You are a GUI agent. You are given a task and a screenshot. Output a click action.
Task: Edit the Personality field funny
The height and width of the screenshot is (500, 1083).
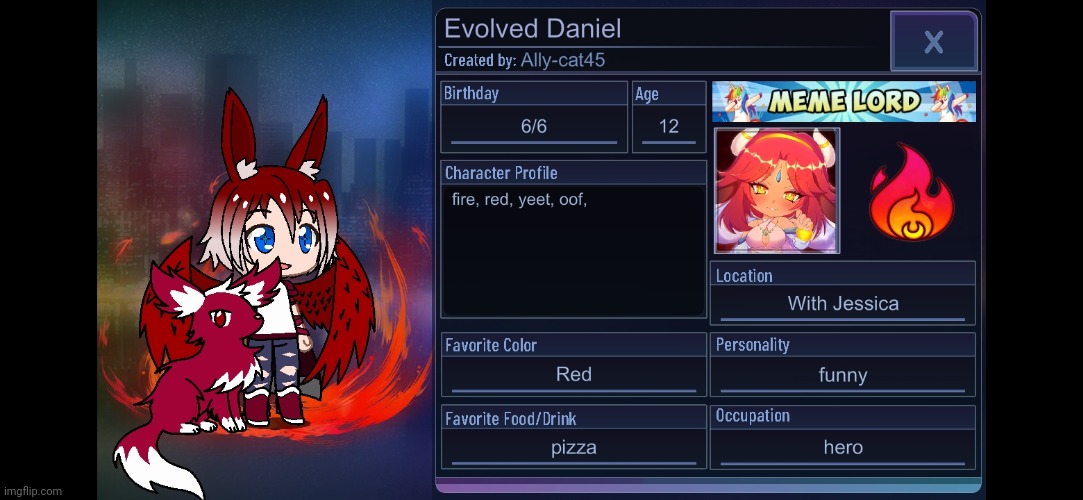coord(842,375)
